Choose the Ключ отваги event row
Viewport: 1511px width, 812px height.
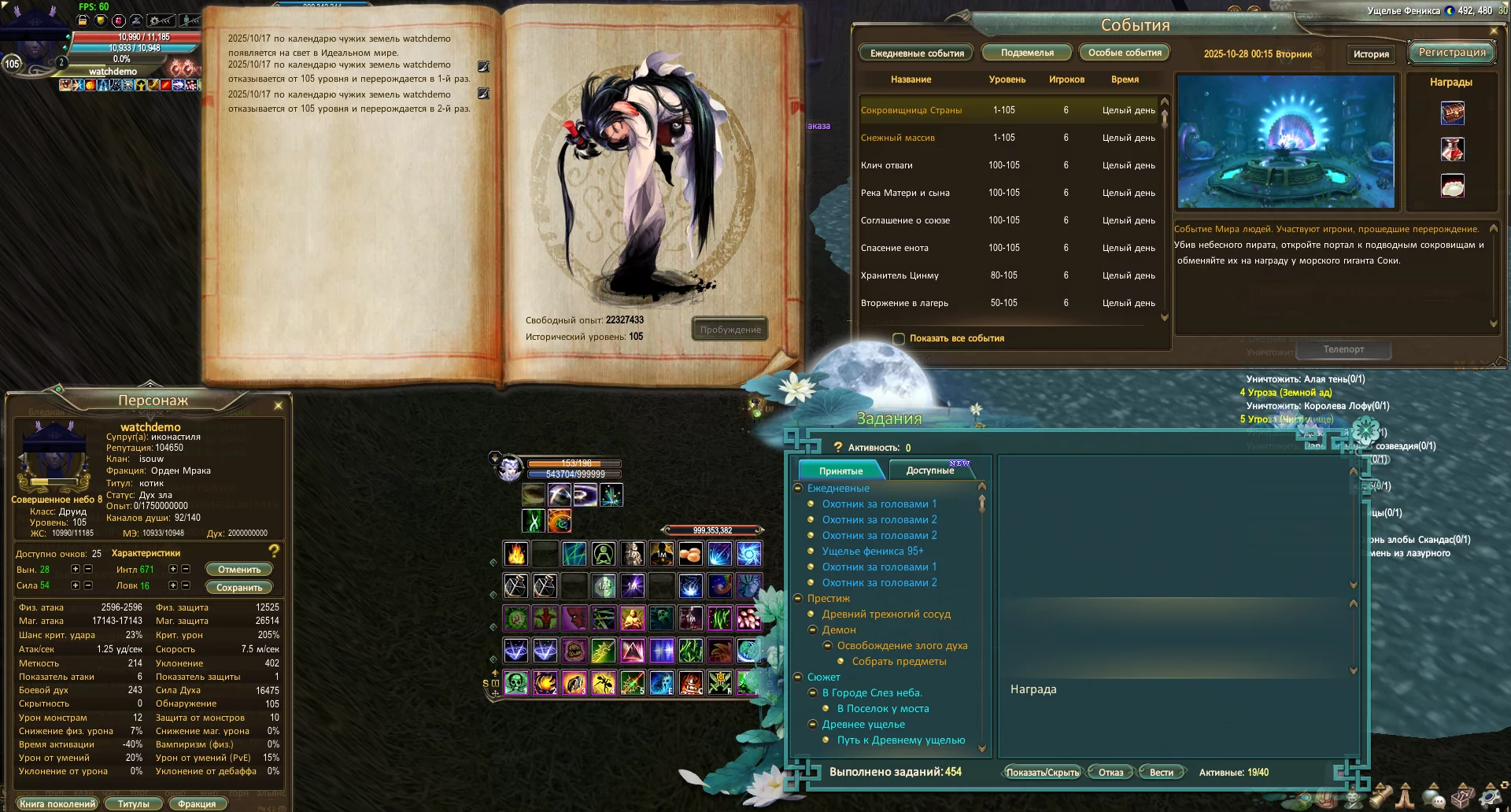[887, 165]
